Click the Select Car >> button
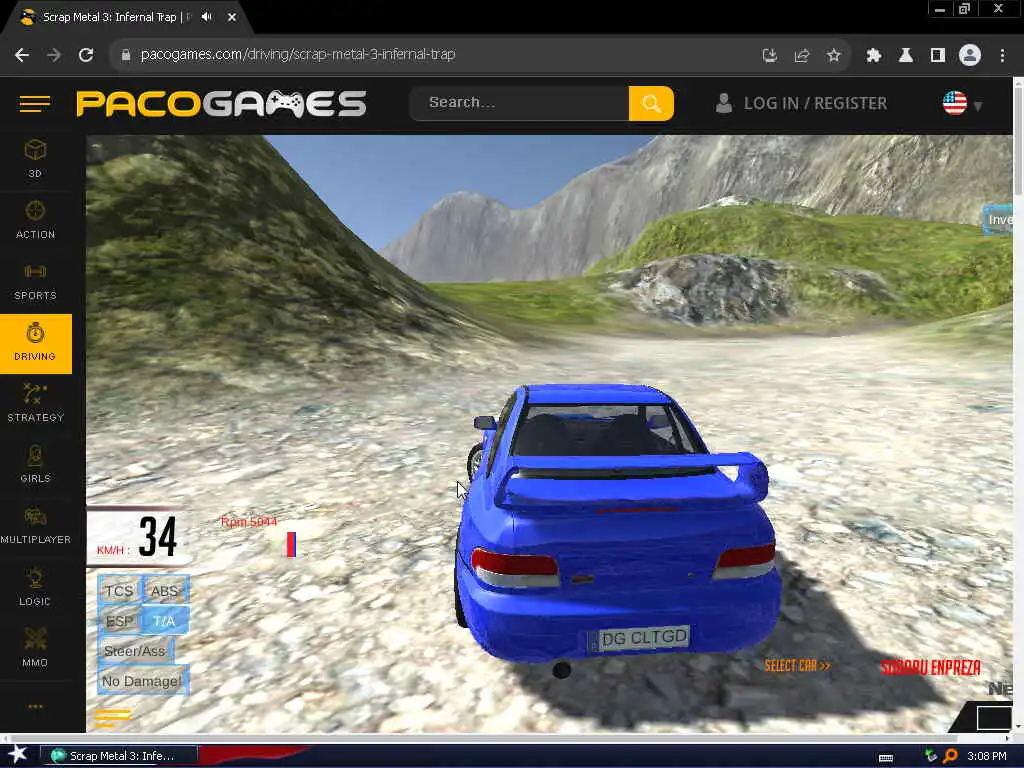Screen dimensions: 1024x768 [797, 666]
